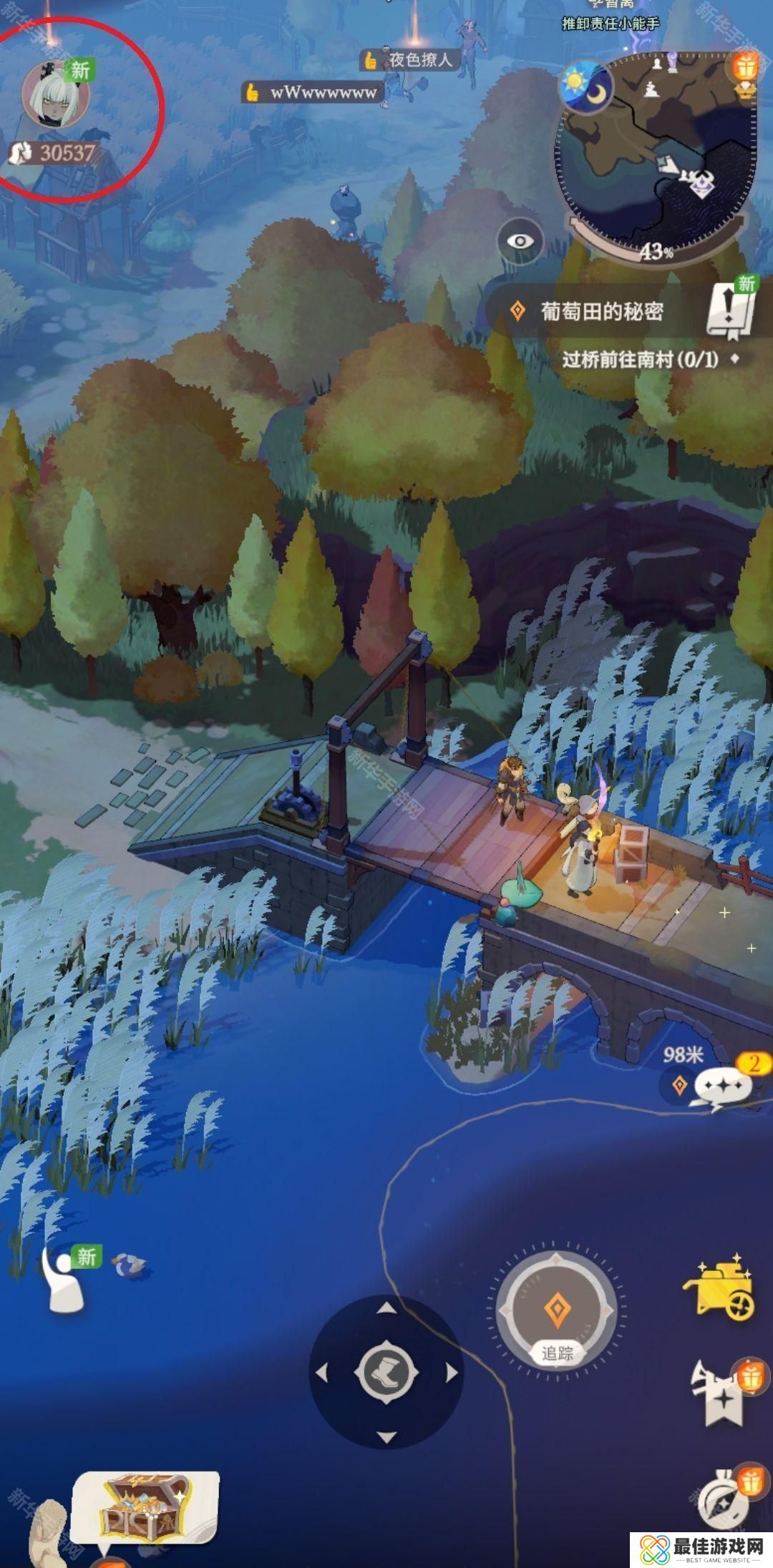Click the right arrow on the movement pad
Image resolution: width=773 pixels, height=1568 pixels.
452,1373
